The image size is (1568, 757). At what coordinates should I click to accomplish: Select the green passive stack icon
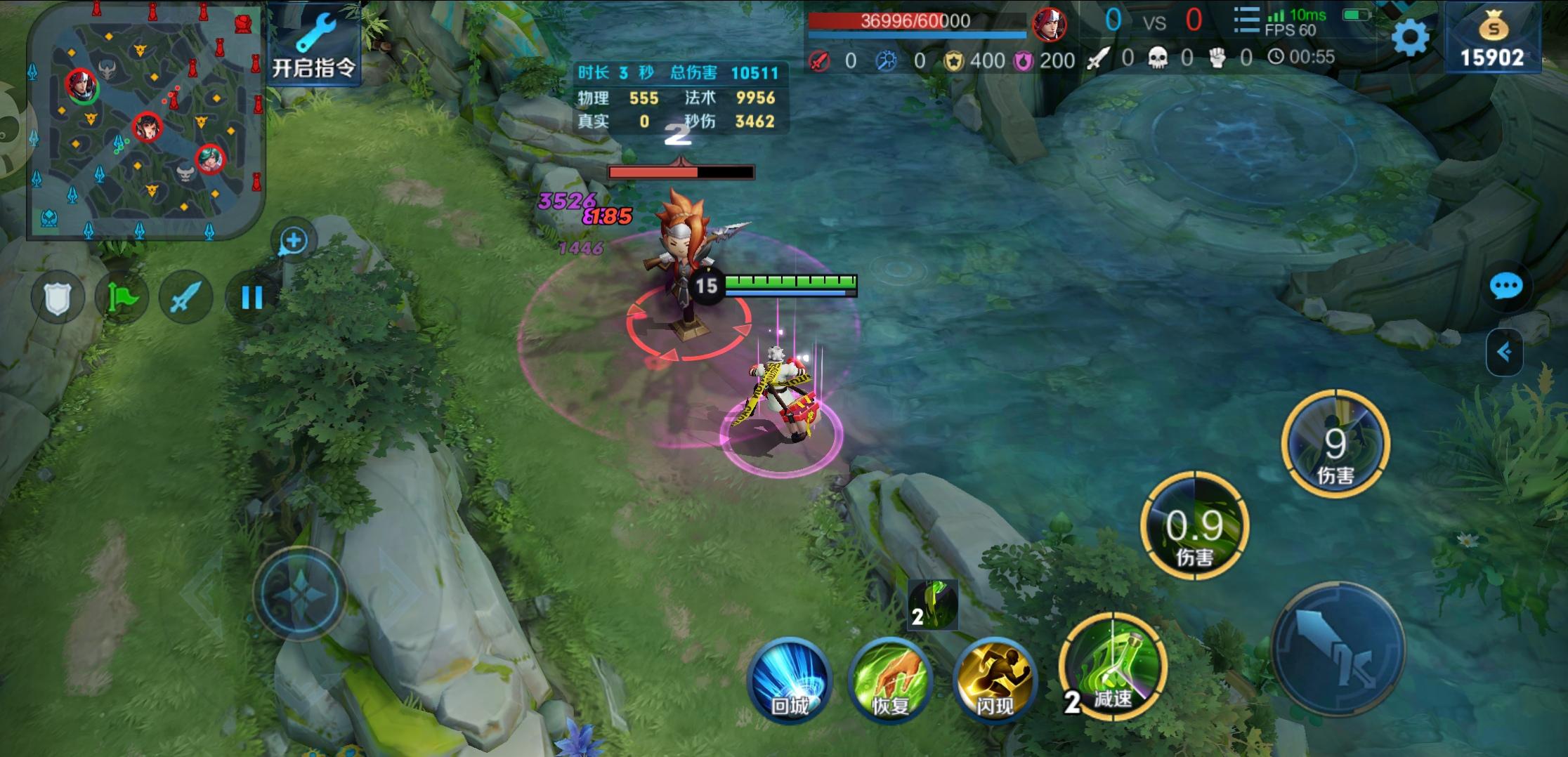932,605
